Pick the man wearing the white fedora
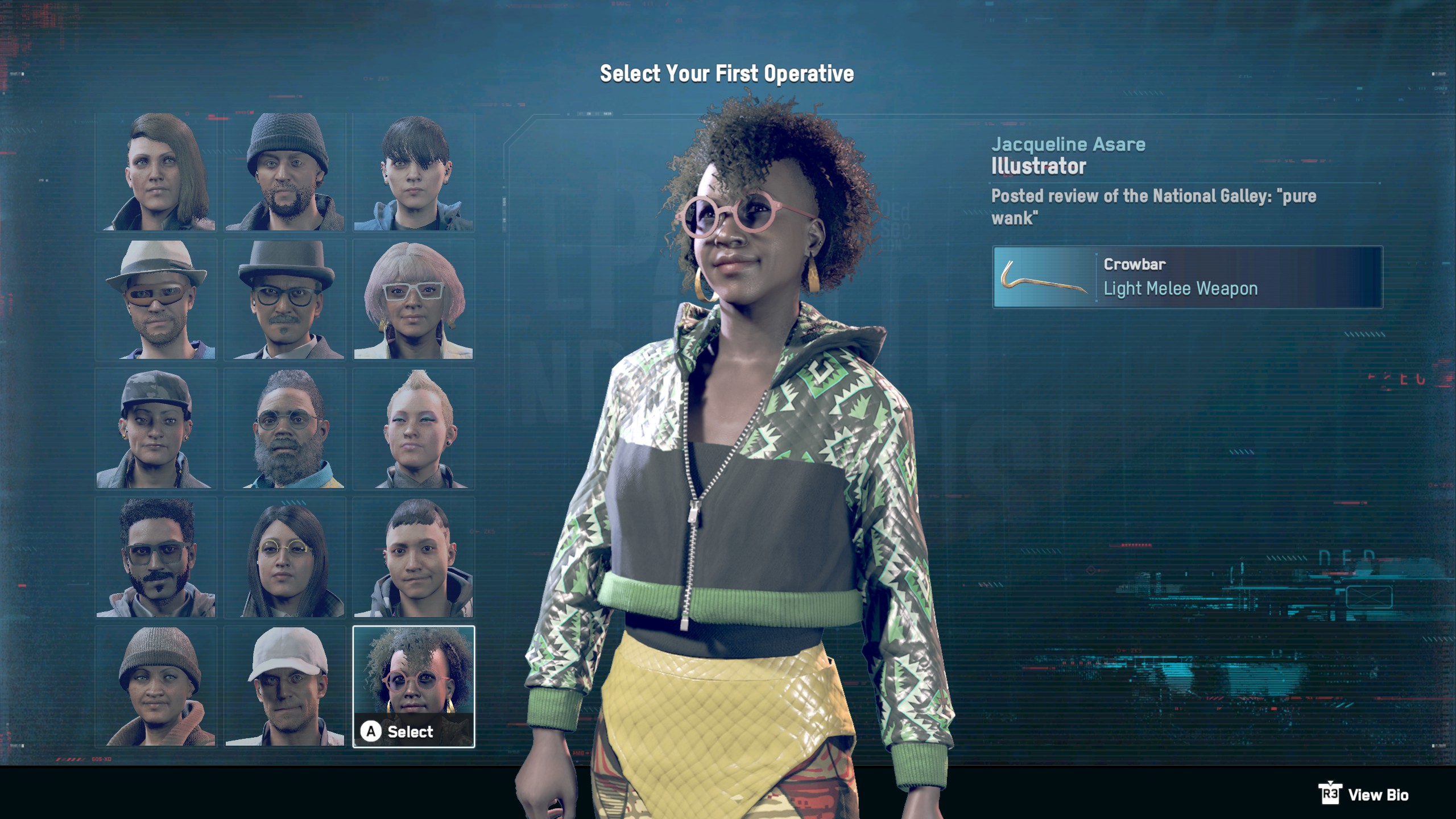The height and width of the screenshot is (819, 1456). point(159,301)
